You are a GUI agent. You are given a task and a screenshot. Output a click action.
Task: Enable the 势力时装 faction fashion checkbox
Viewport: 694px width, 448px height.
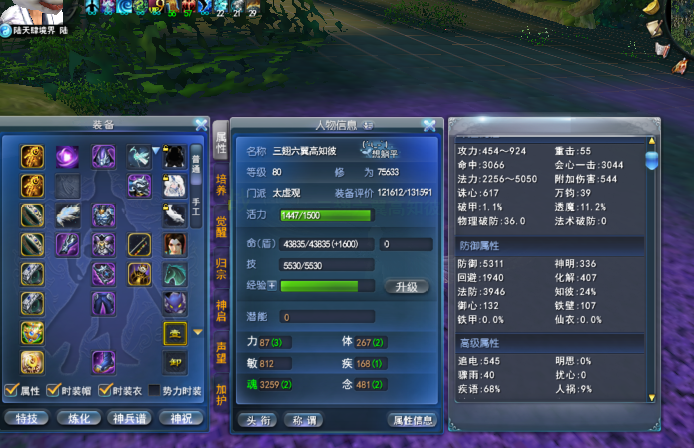(154, 390)
